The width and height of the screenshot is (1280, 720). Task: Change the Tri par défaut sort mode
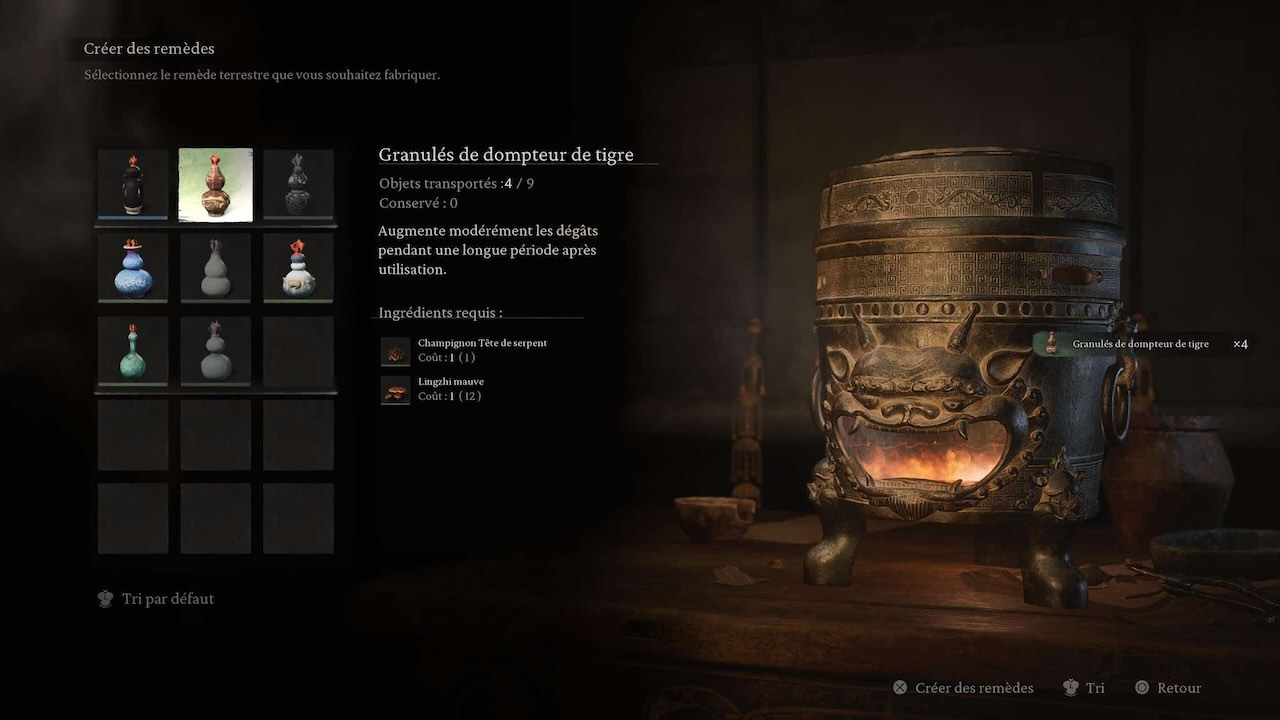click(156, 599)
